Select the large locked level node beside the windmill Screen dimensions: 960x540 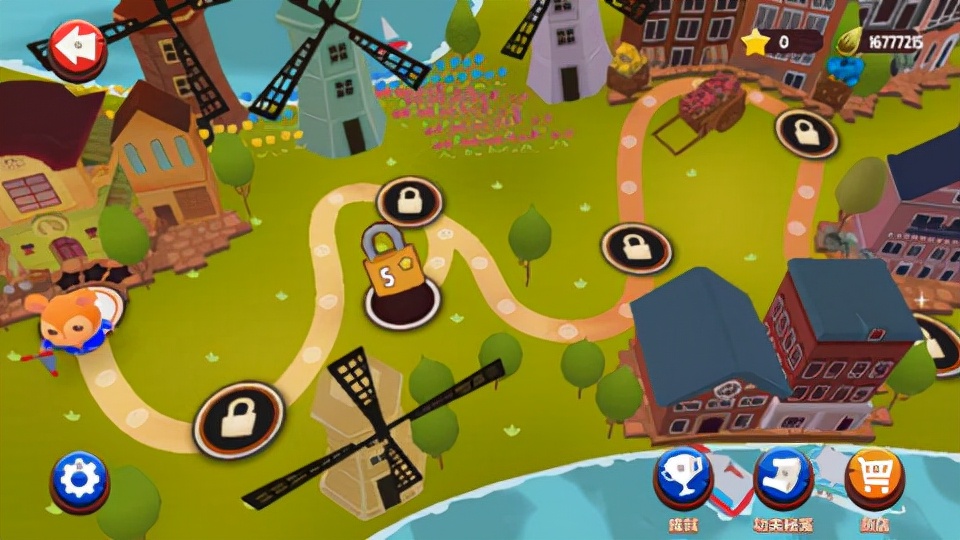[x=238, y=418]
